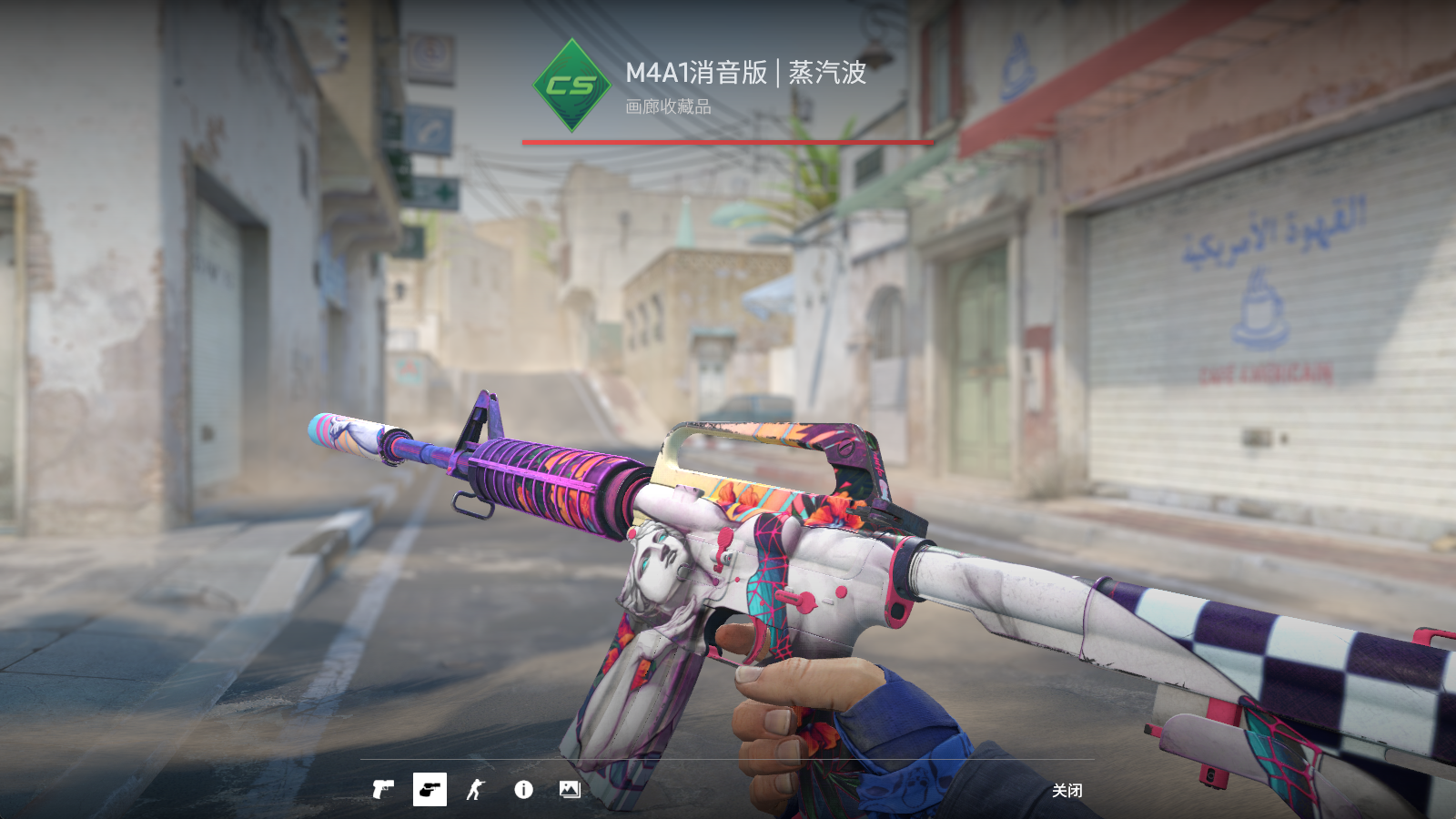
Task: Open the item info details
Action: (x=523, y=789)
